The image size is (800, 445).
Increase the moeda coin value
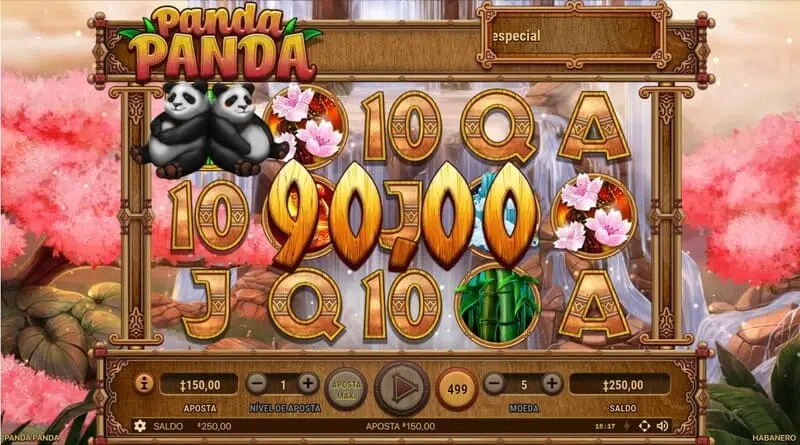pyautogui.click(x=551, y=383)
